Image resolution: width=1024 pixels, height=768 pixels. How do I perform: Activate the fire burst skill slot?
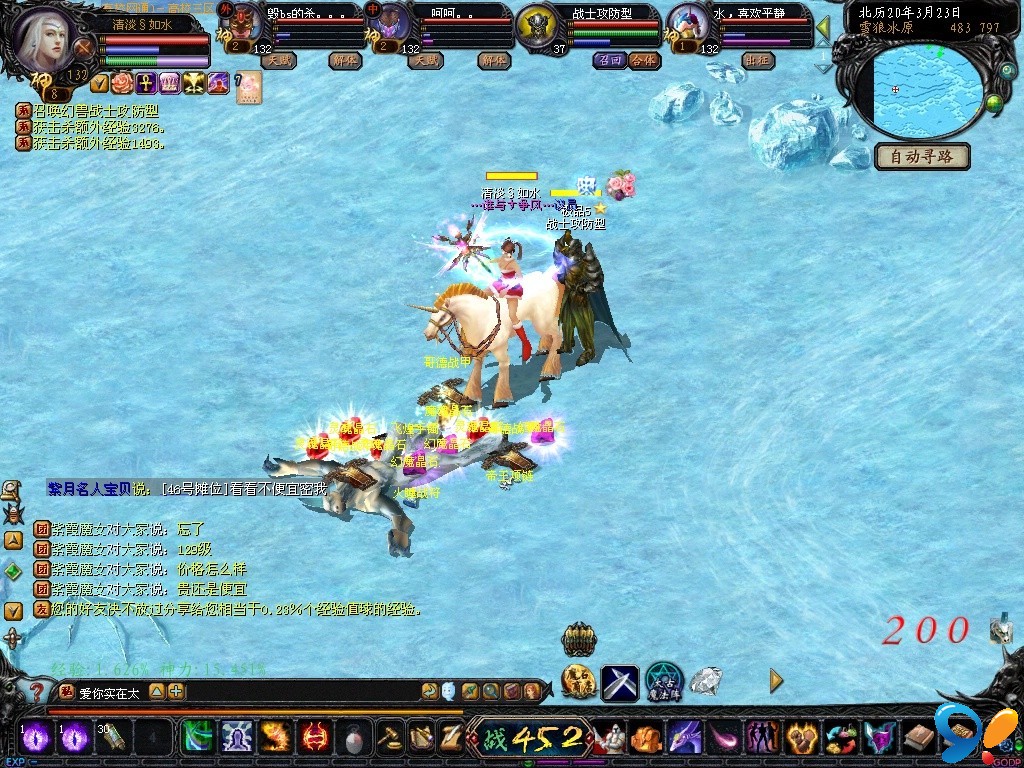click(x=275, y=738)
